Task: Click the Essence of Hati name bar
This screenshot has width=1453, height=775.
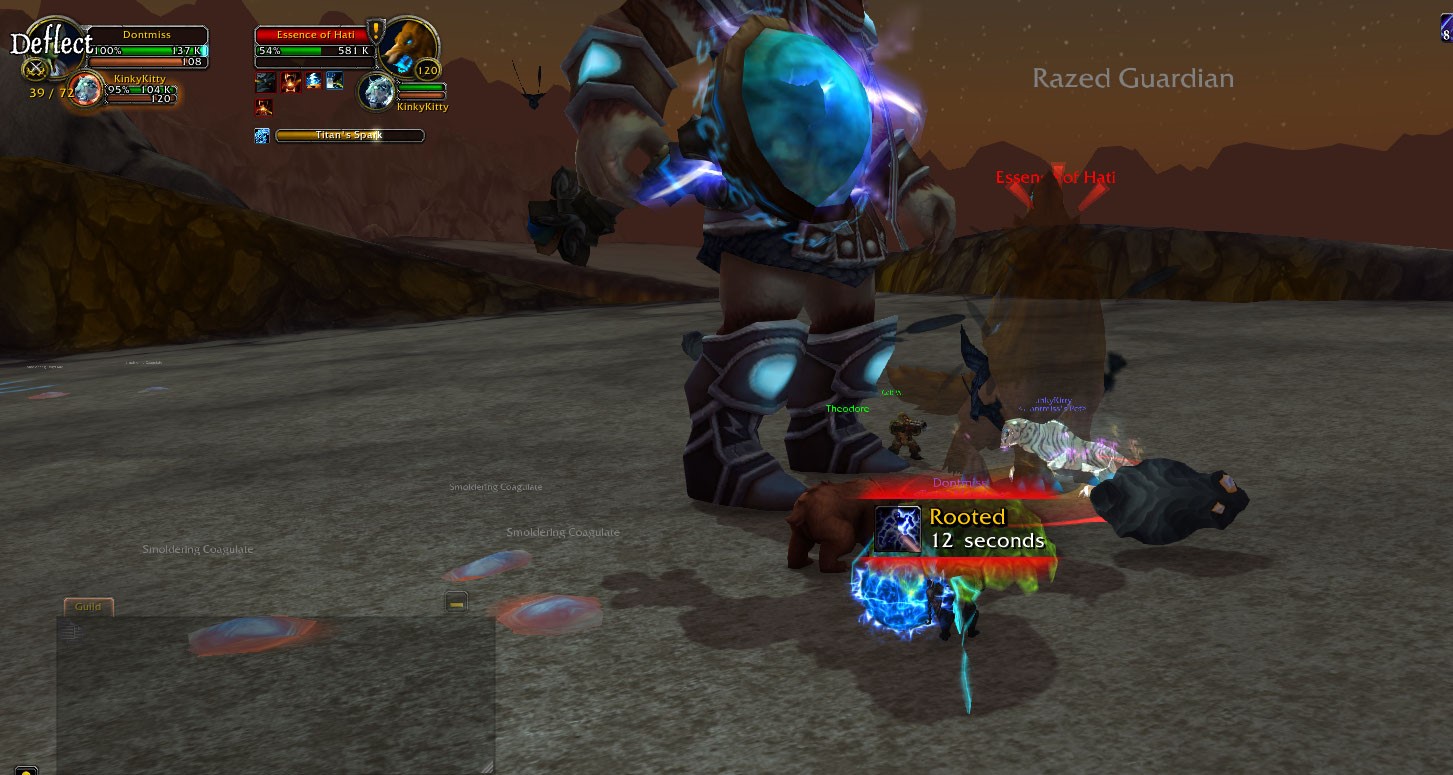Action: [x=311, y=35]
